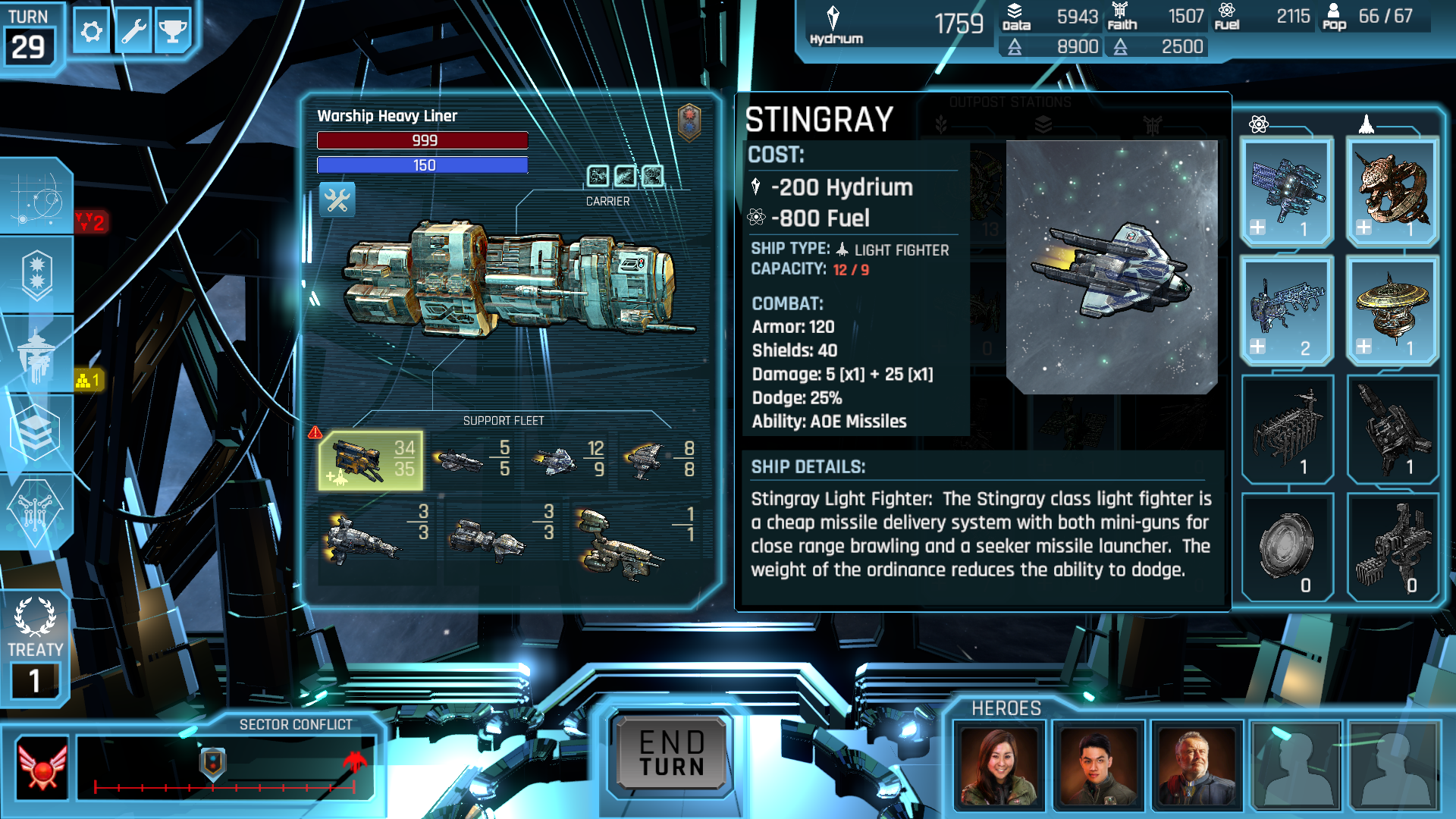Select the Stingray fighter slot showing 12/9
Image resolution: width=1456 pixels, height=819 pixels.
[567, 459]
